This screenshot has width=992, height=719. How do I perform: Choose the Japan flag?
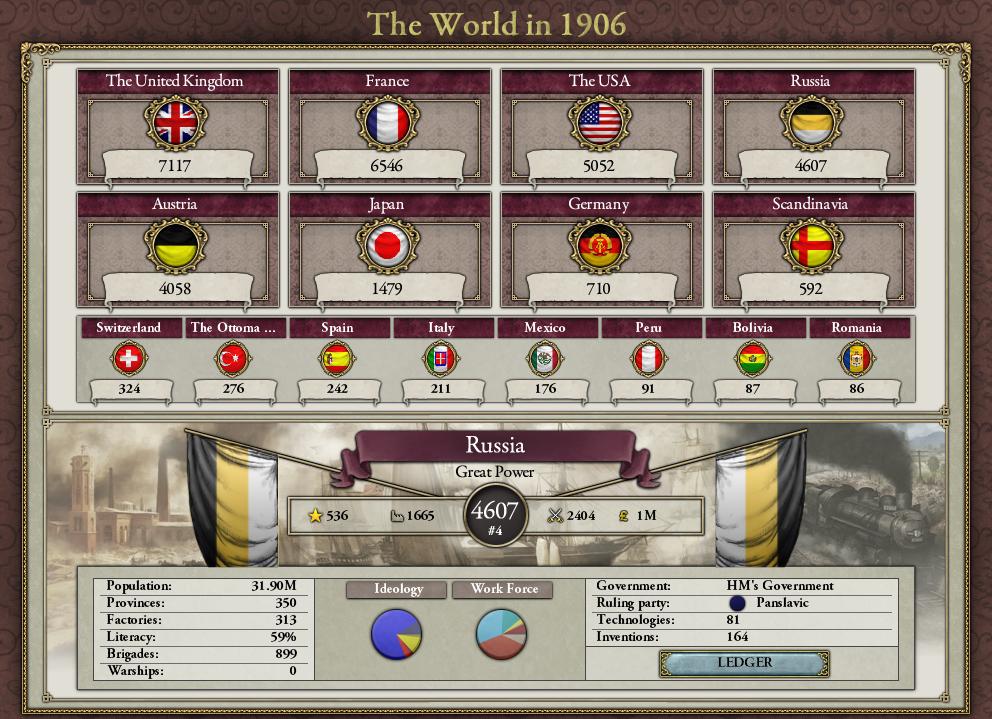(x=387, y=246)
